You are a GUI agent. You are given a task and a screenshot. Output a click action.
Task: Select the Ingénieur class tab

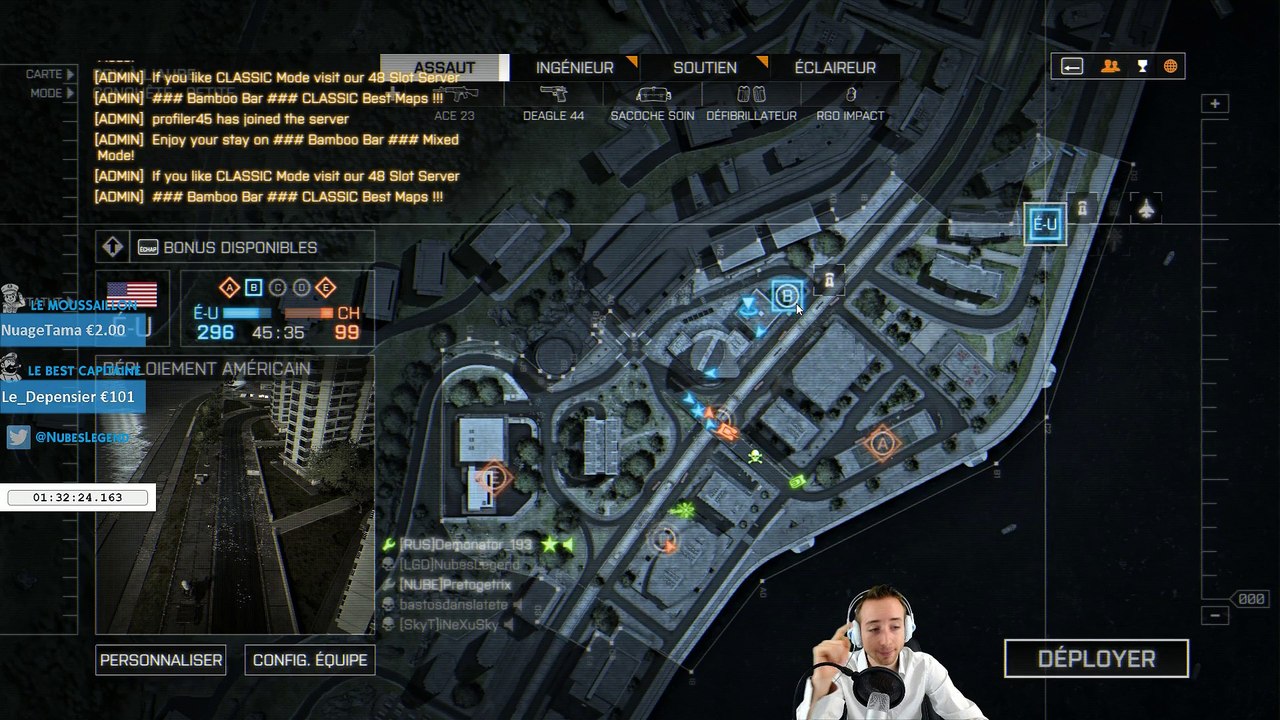pos(575,68)
